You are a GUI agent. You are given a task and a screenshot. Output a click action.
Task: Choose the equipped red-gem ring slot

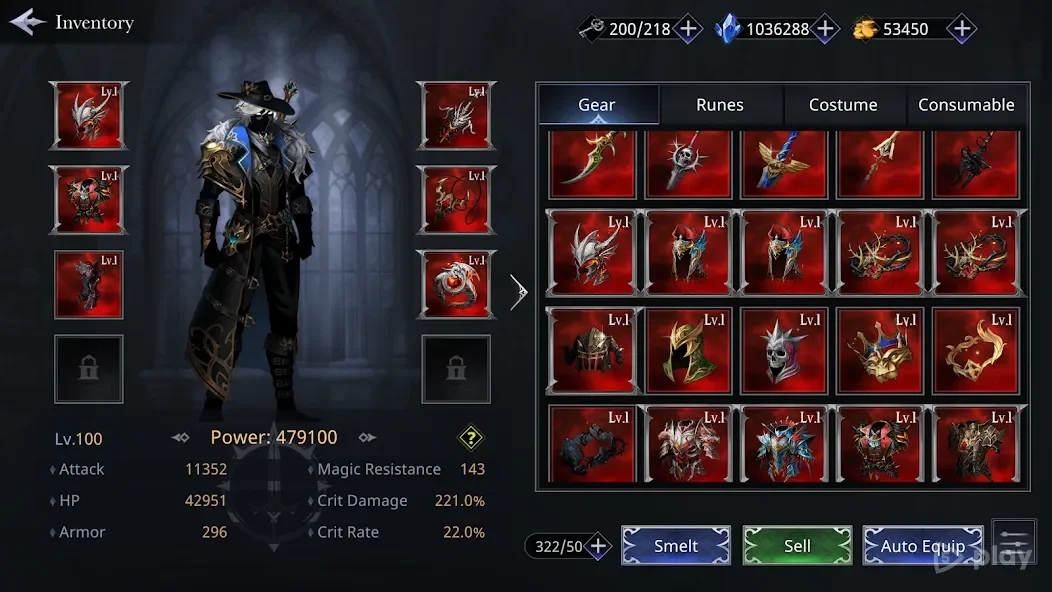457,284
